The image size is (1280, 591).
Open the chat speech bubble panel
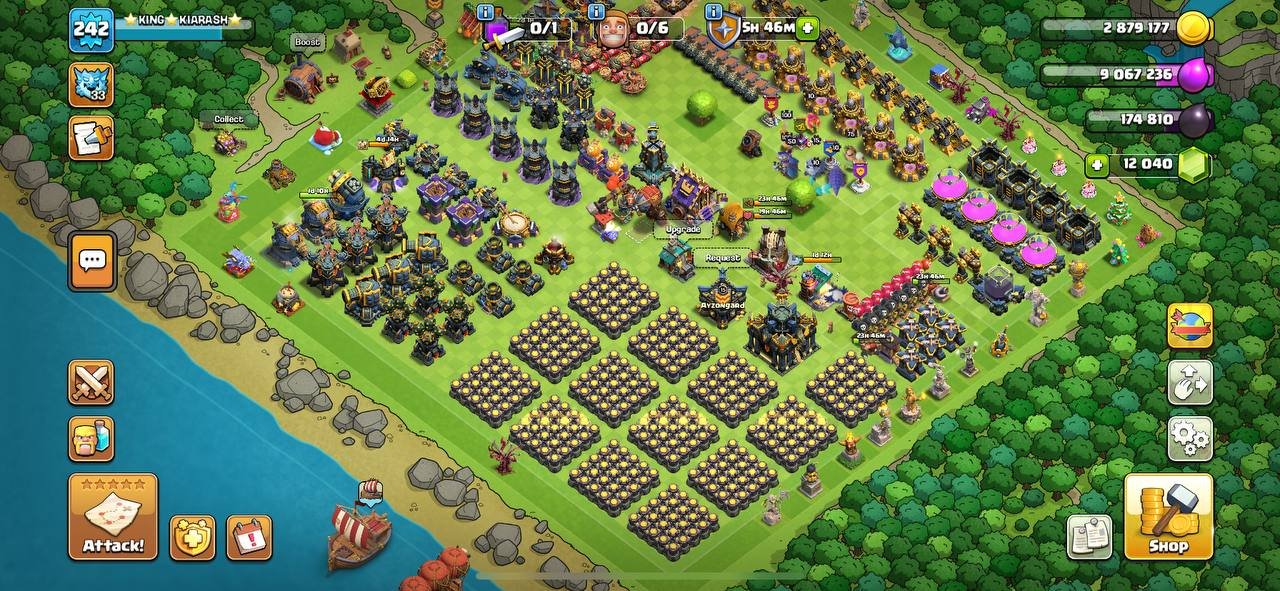tap(92, 262)
